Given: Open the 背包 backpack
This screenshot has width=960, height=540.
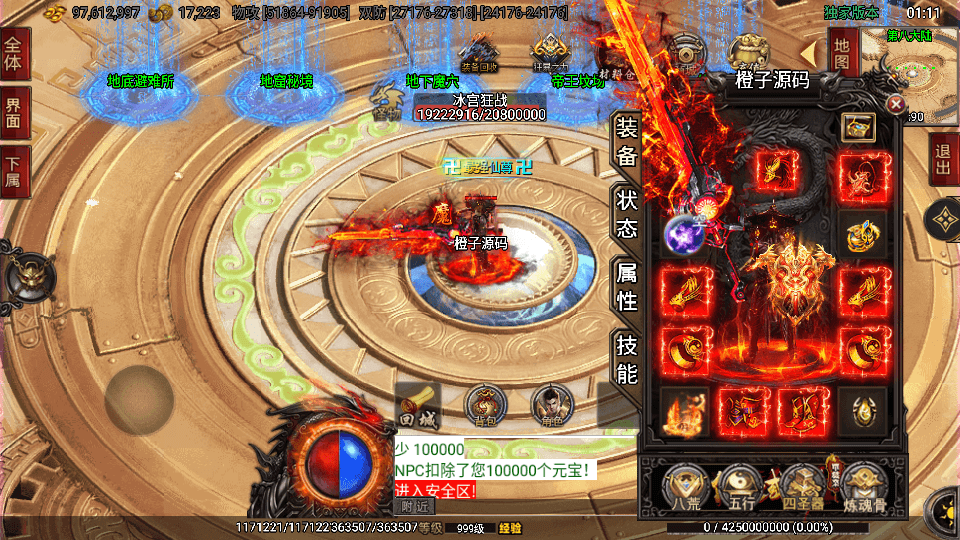Looking at the screenshot, I should tap(486, 405).
